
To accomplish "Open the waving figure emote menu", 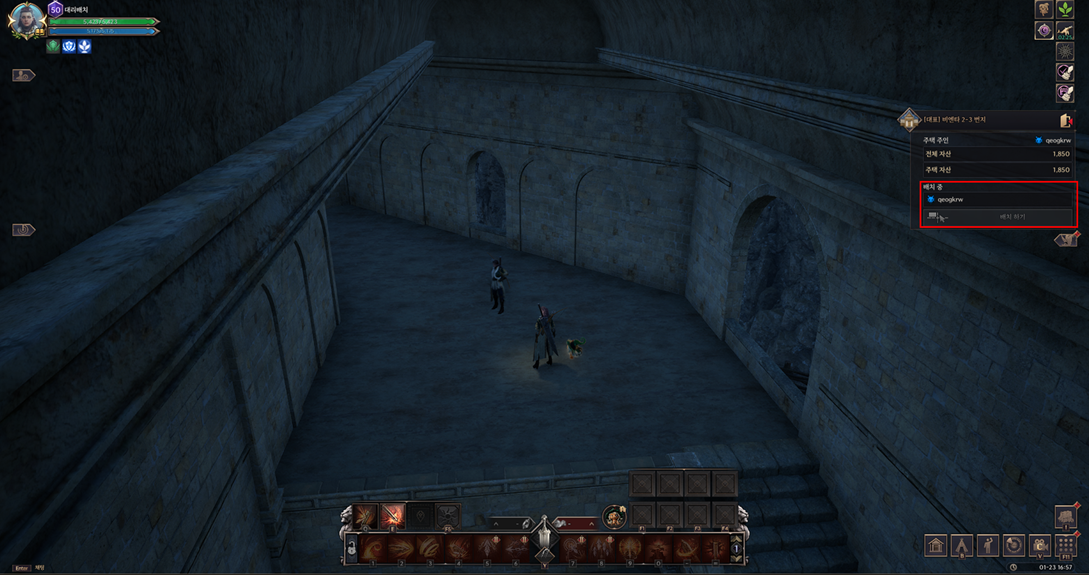I will [x=988, y=546].
